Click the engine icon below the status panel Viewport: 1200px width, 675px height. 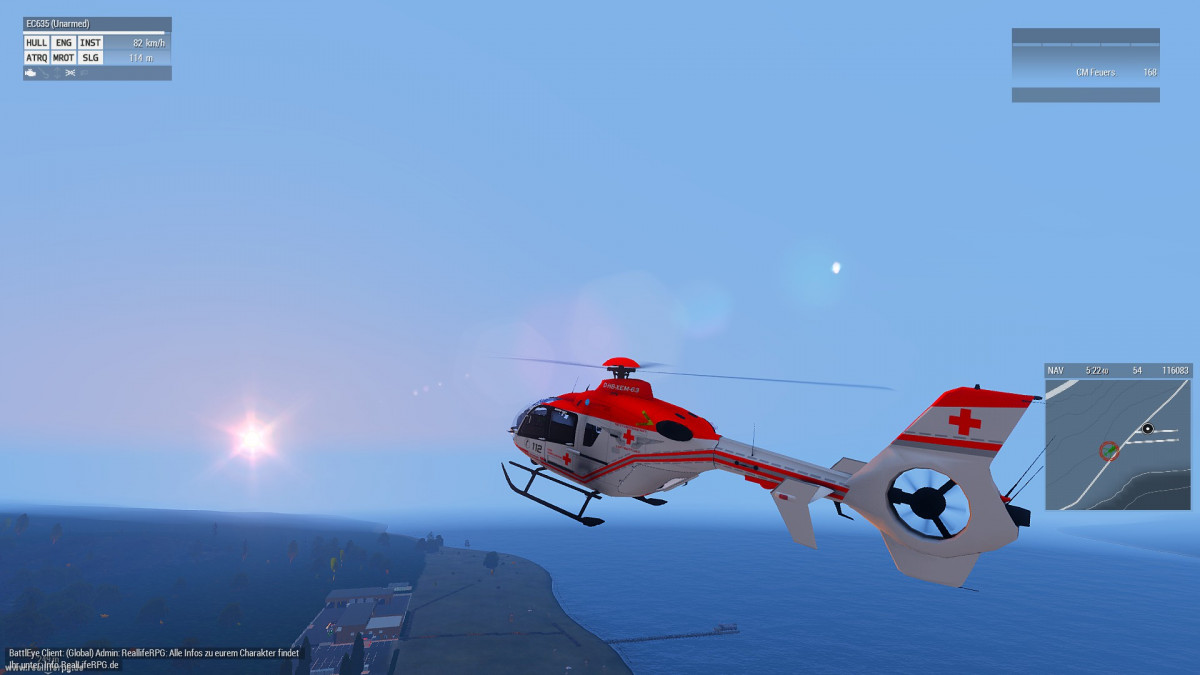point(32,73)
